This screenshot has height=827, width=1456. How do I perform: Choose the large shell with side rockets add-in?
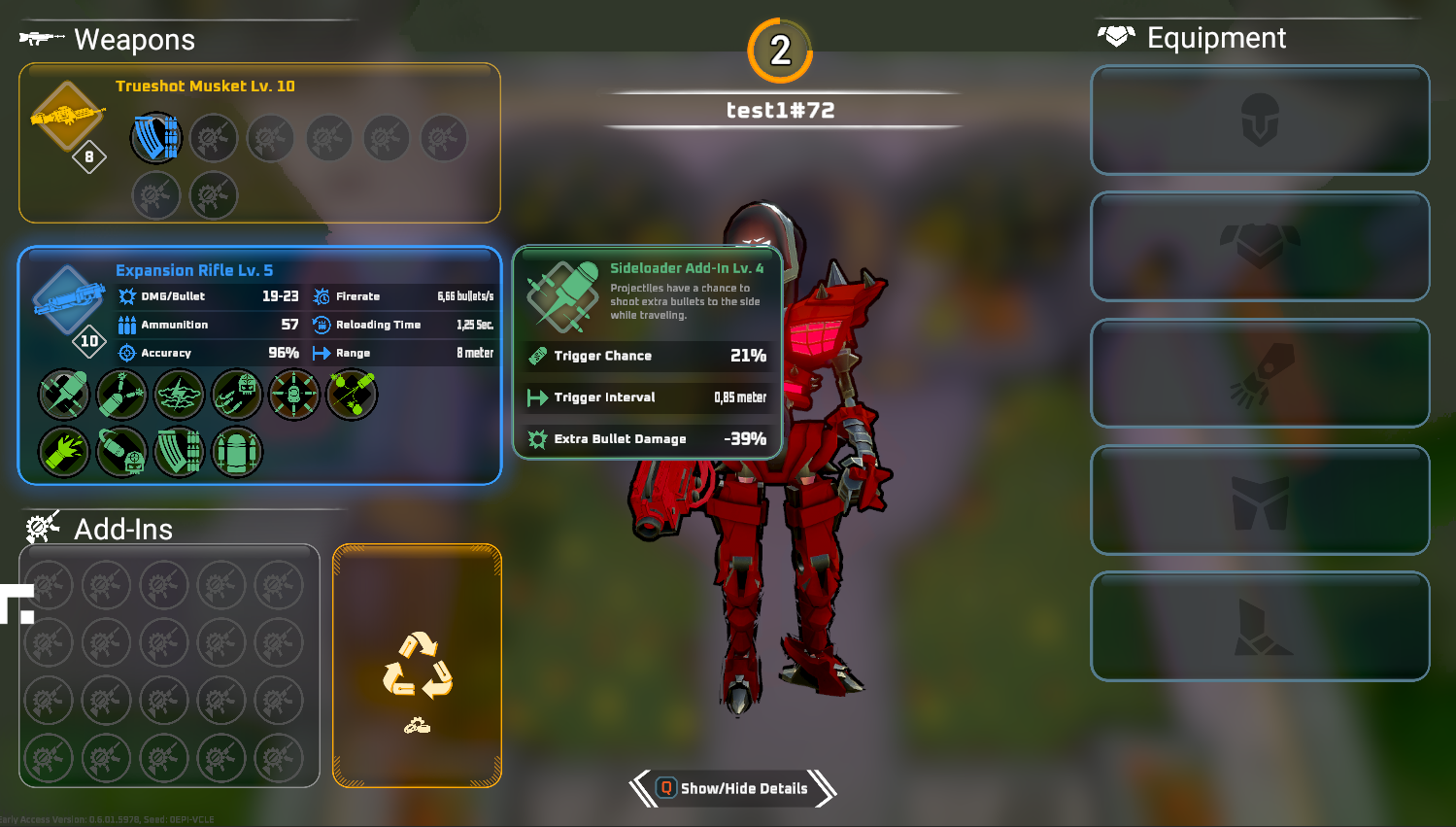click(236, 453)
